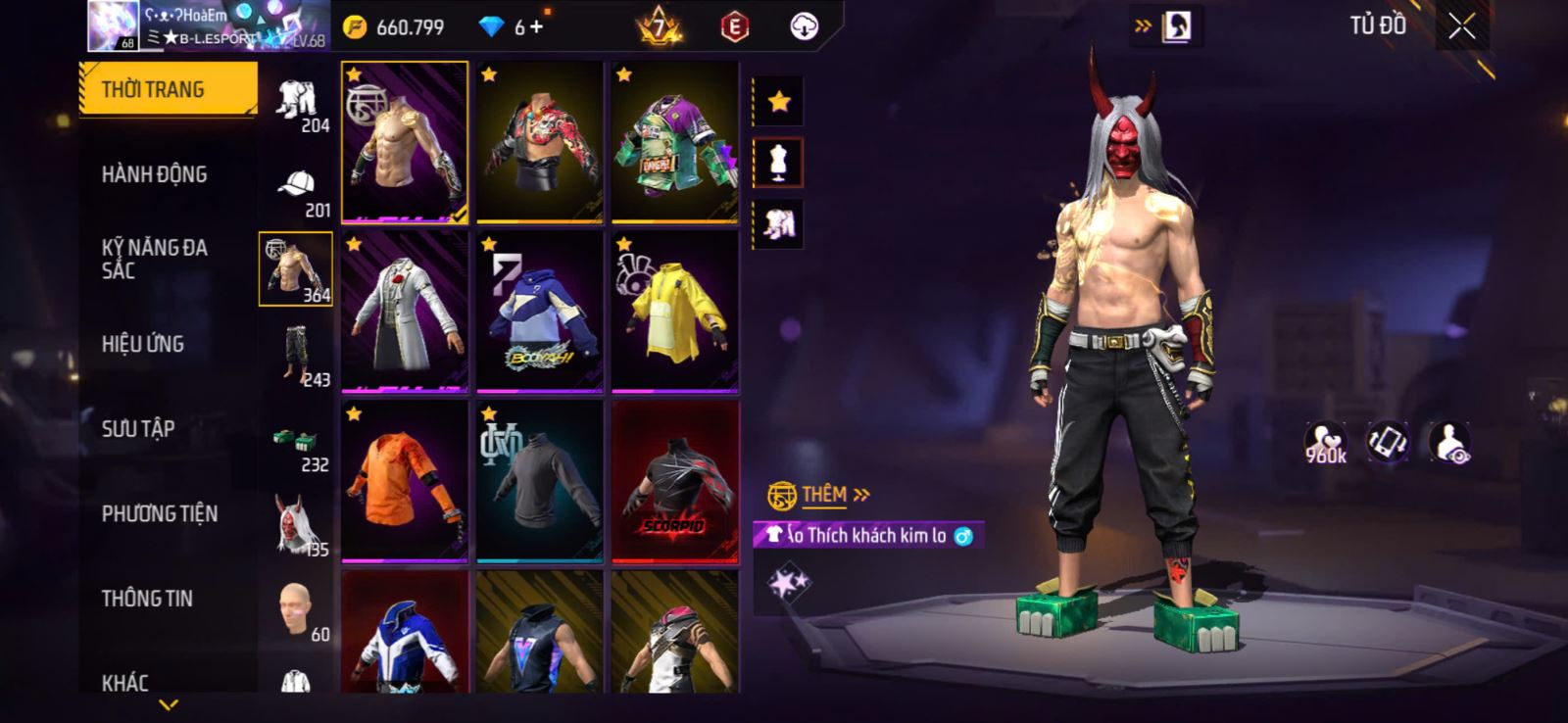This screenshot has height=723, width=1568.
Task: Add diamonds with the plus button
Action: (536, 27)
